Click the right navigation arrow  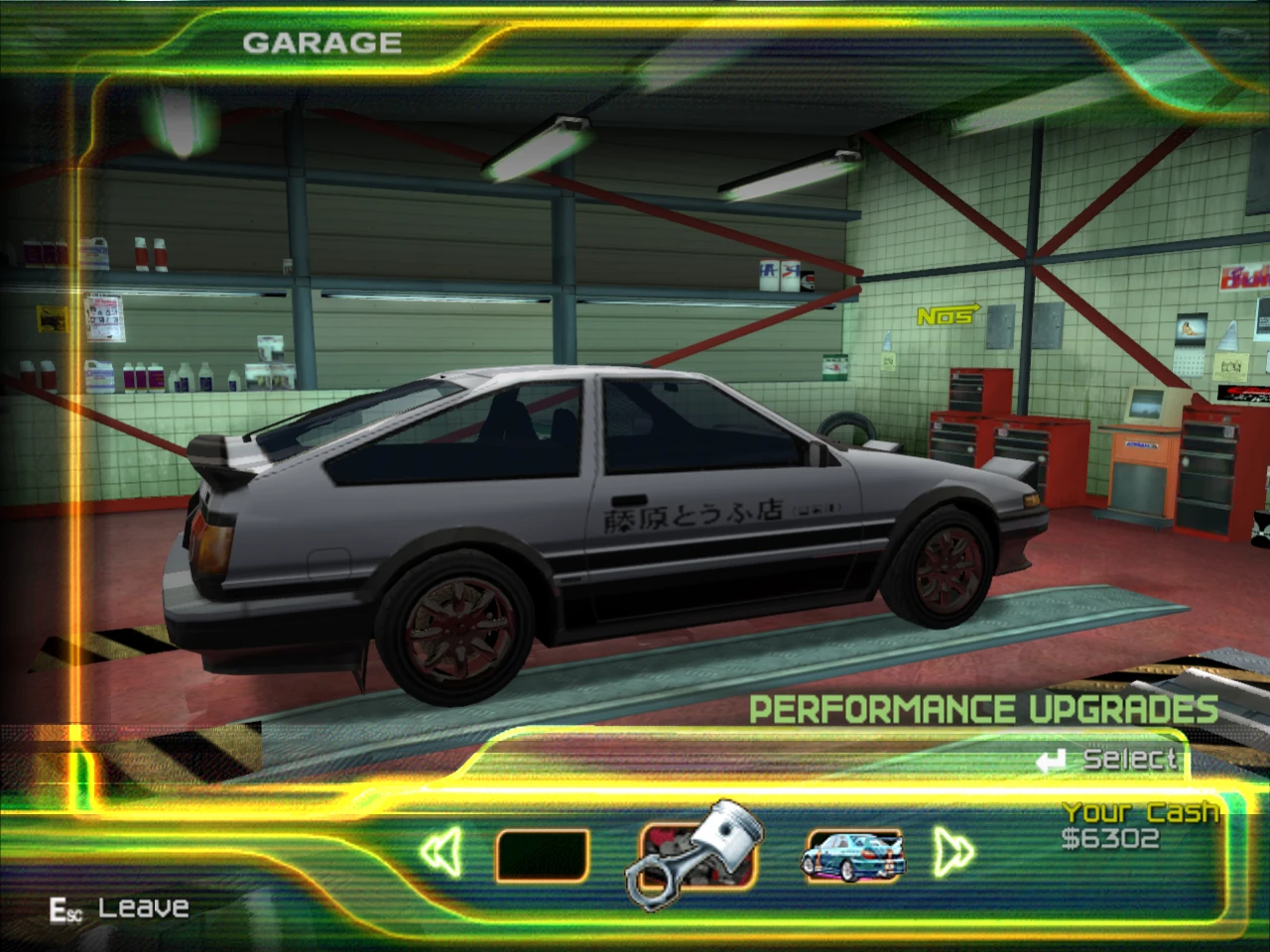pos(954,851)
